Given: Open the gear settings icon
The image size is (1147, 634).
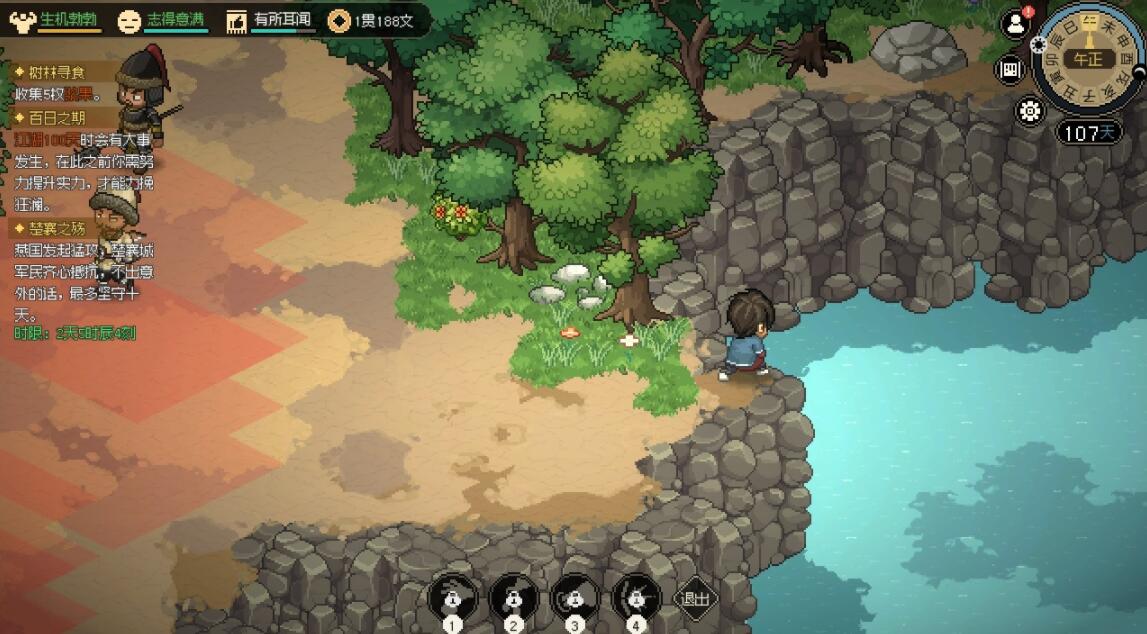Looking at the screenshot, I should [x=1029, y=111].
